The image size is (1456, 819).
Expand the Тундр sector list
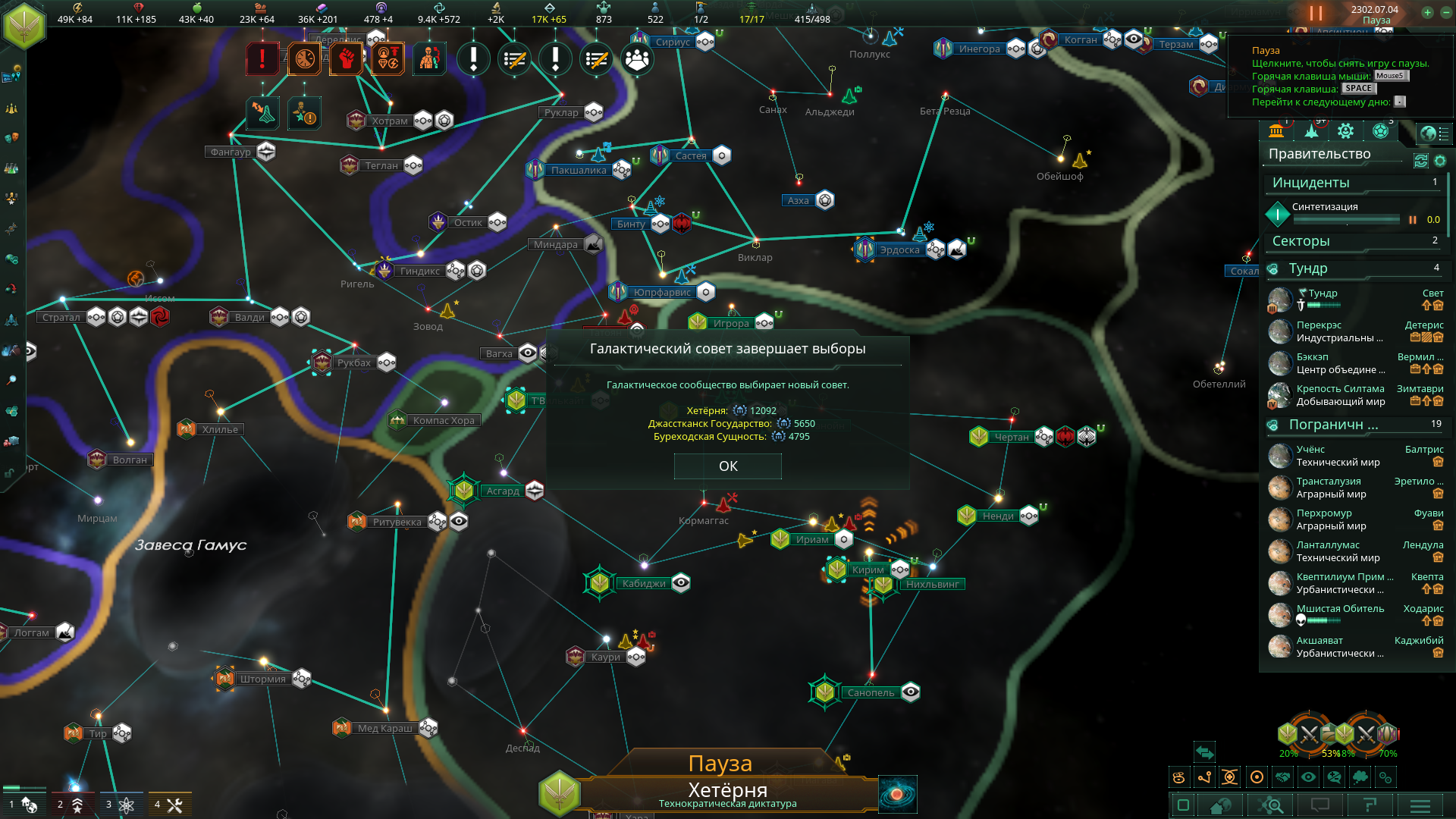[1308, 268]
